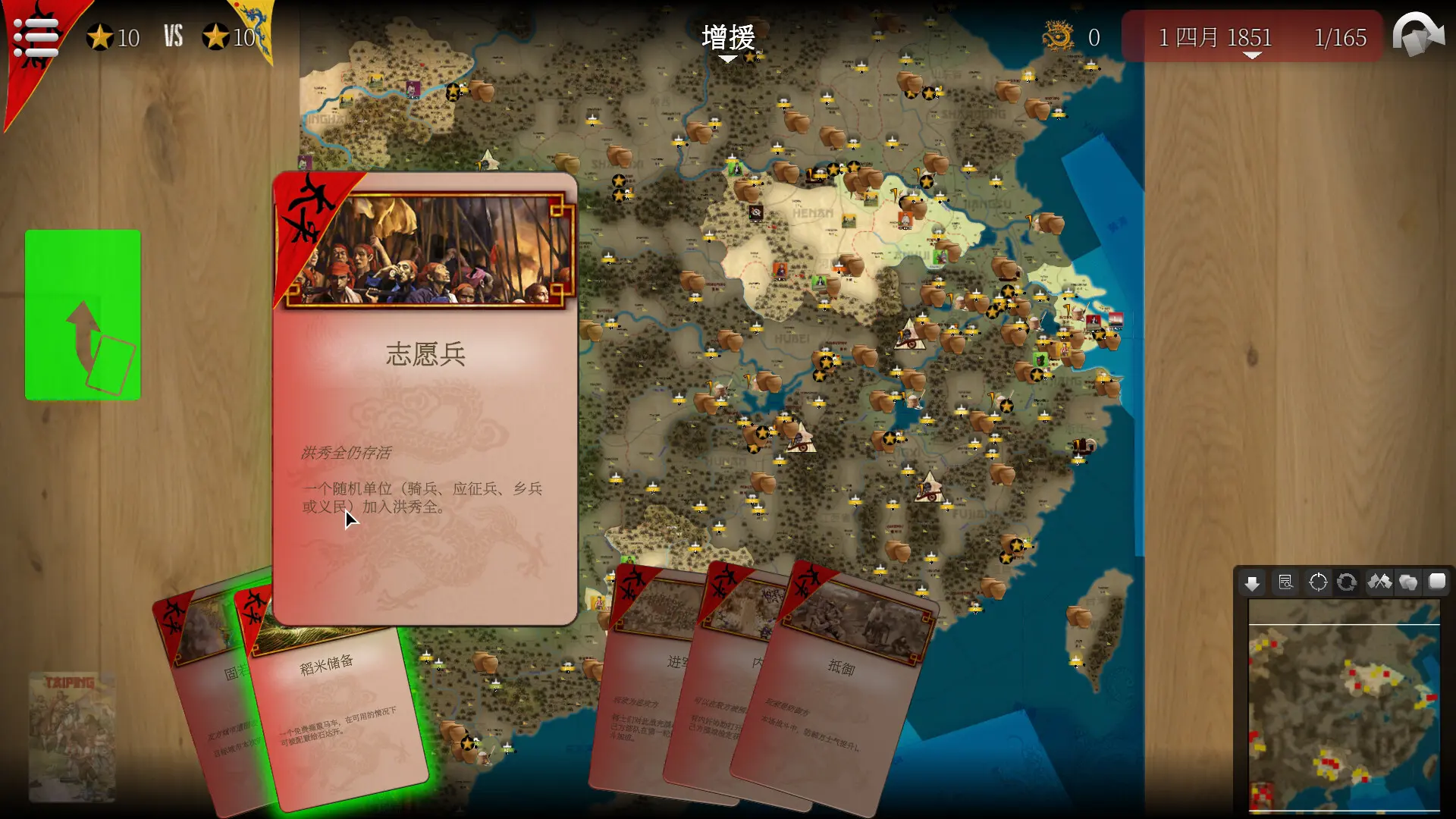The width and height of the screenshot is (1456, 819).
Task: Click the circular arrows cycle button
Action: (1347, 582)
